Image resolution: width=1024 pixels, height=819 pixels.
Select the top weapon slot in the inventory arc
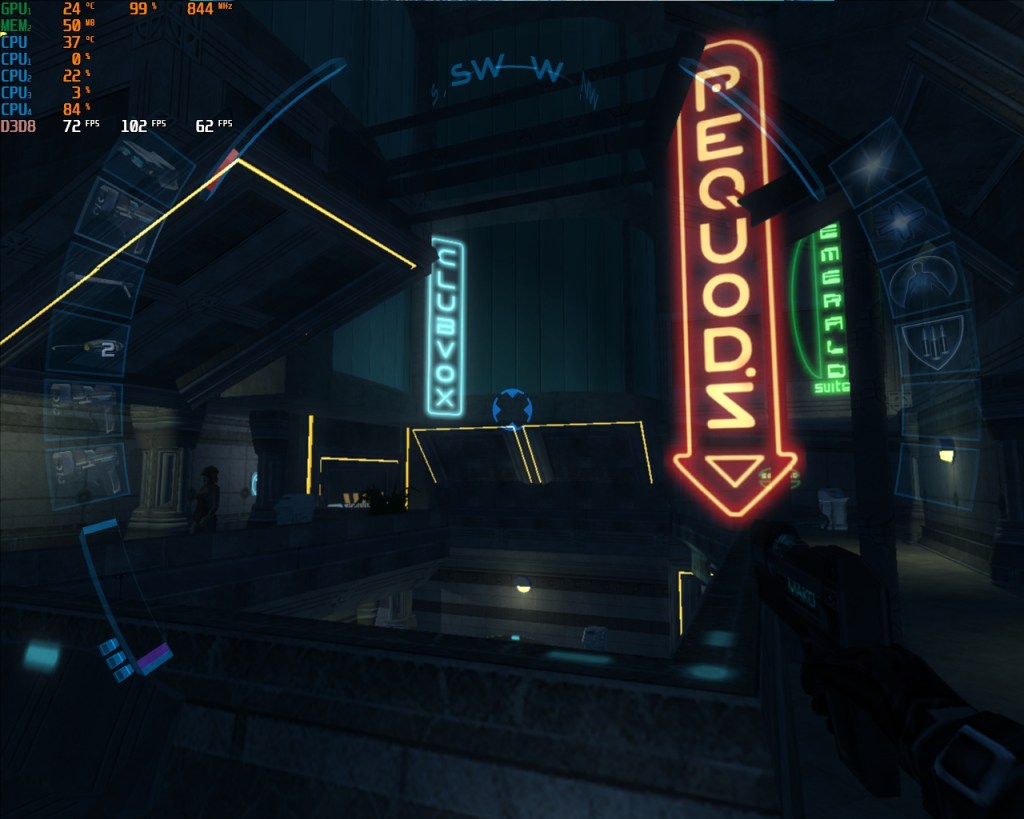(152, 163)
